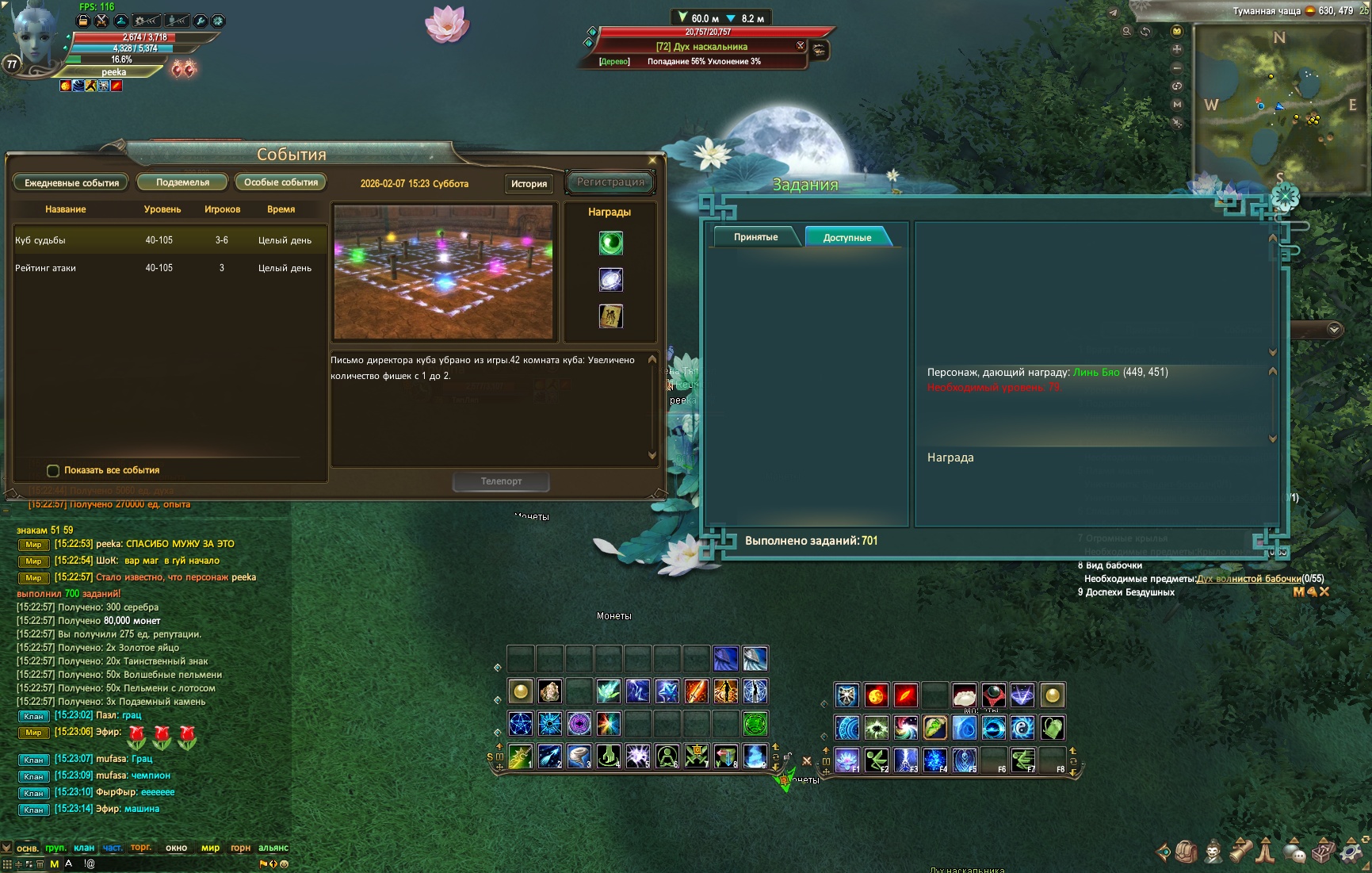
Task: Click the Регистрация button
Action: tap(610, 182)
